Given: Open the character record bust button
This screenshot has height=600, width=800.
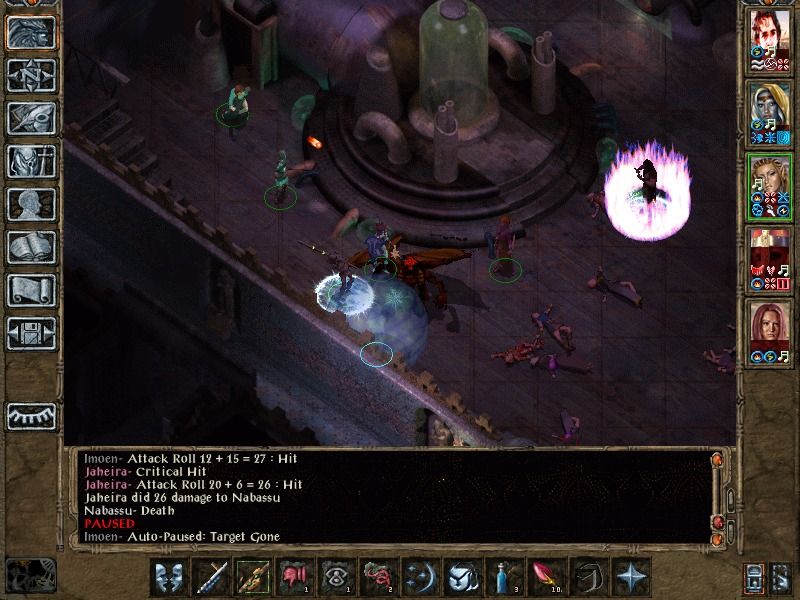Looking at the screenshot, I should tap(30, 204).
